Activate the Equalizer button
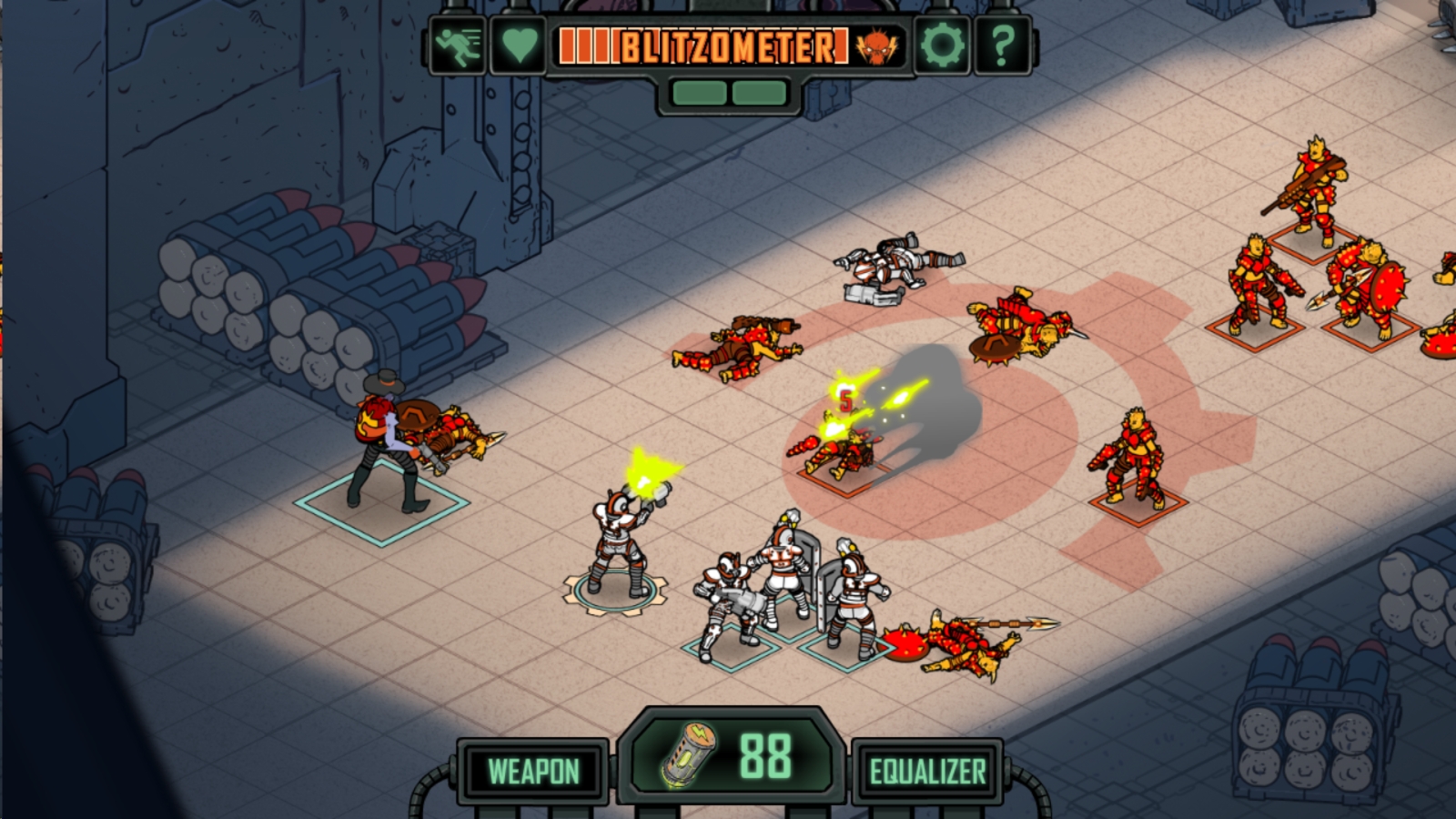The width and height of the screenshot is (1456, 819). click(x=927, y=772)
